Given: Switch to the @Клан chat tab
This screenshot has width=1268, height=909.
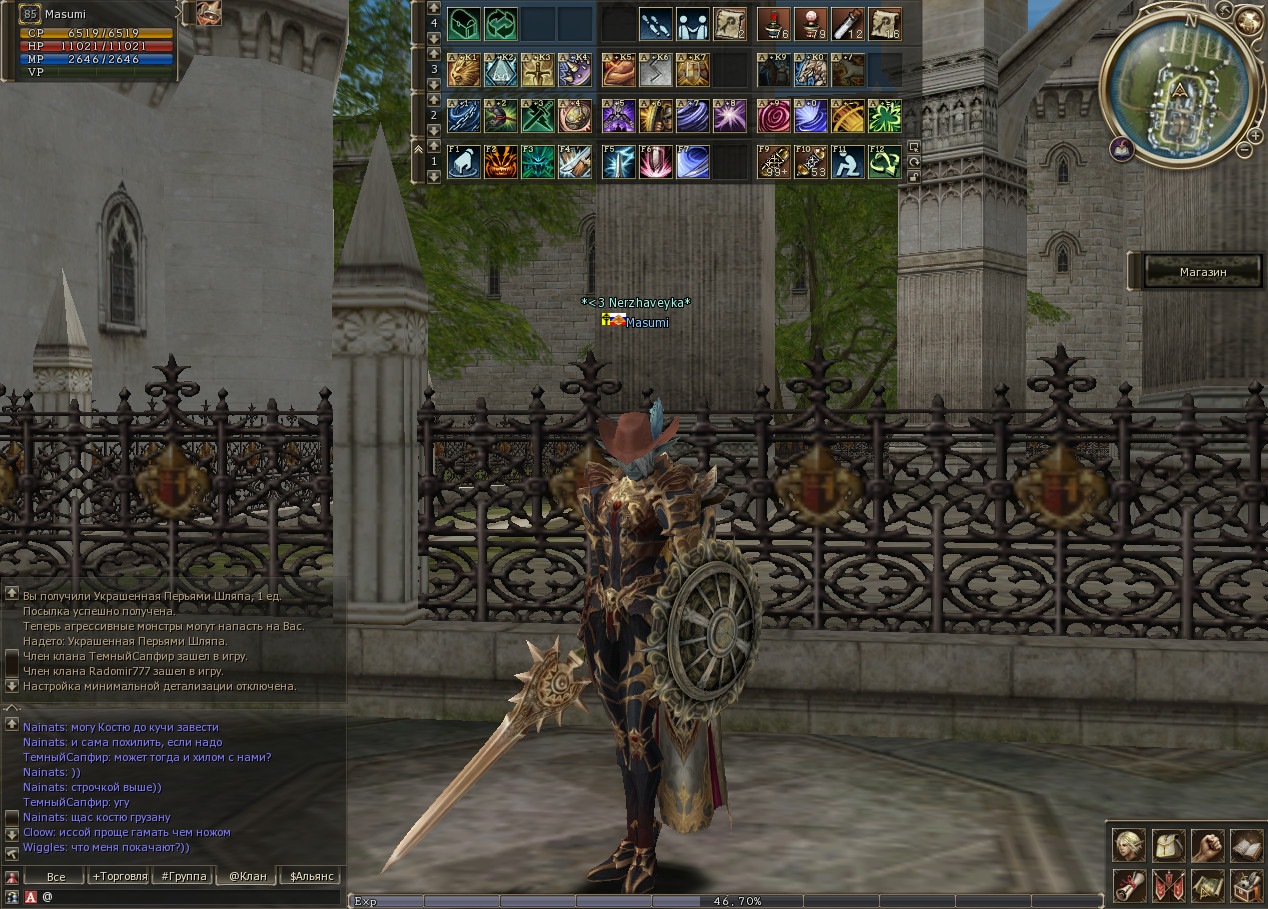Looking at the screenshot, I should click(x=247, y=876).
